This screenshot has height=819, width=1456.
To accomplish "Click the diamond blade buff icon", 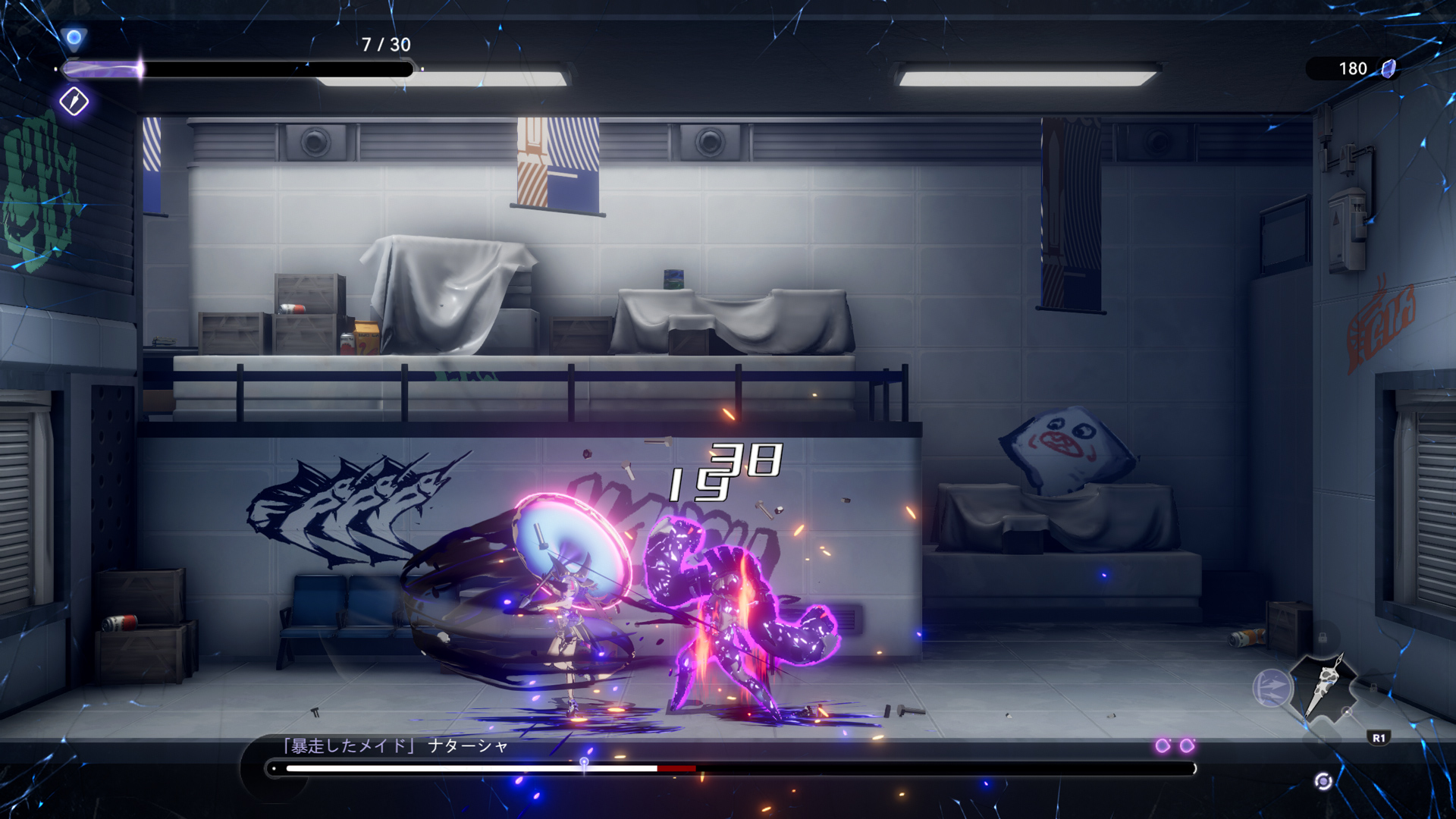I will pos(74,102).
